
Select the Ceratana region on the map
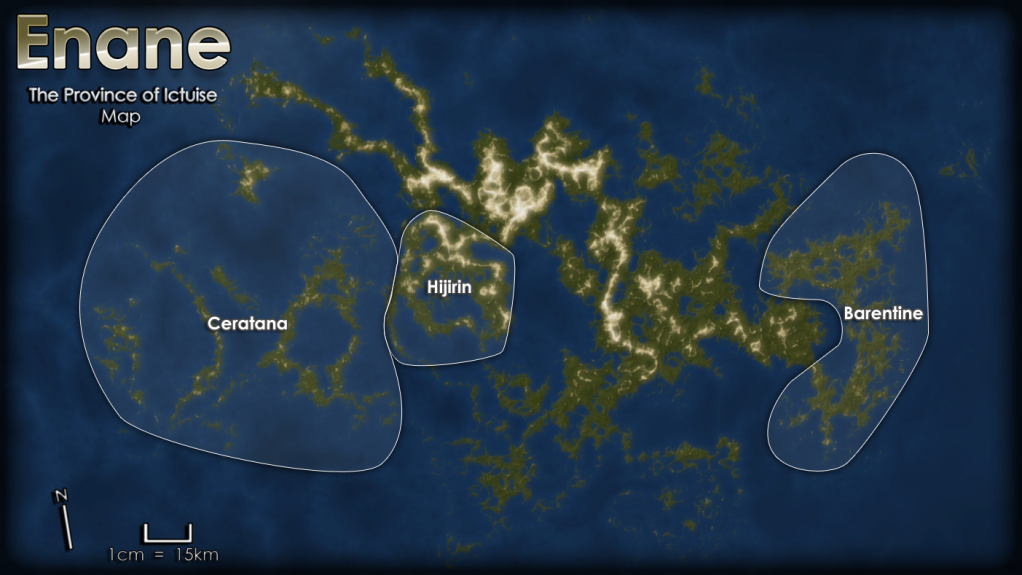247,324
